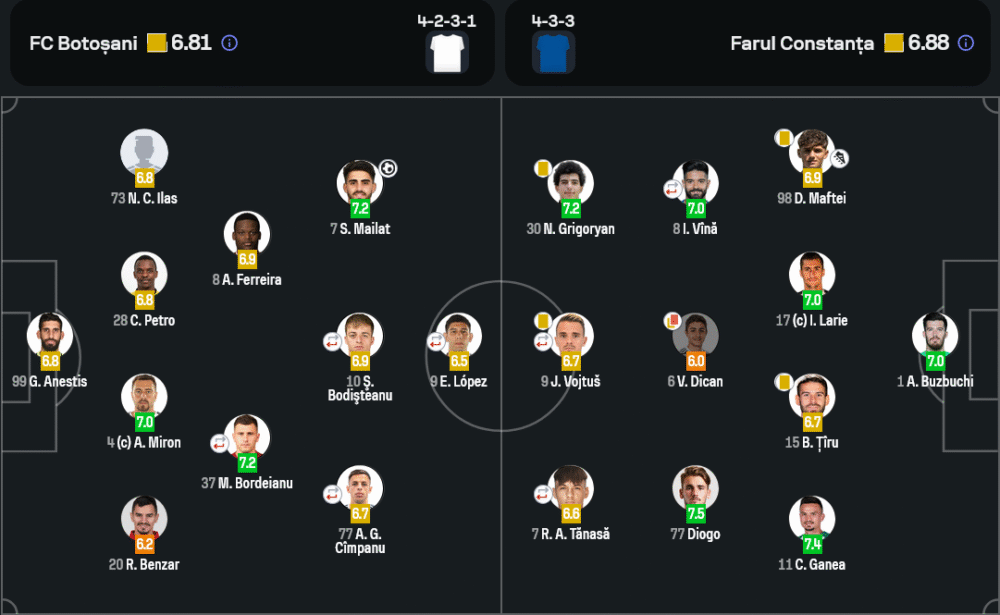Select red-carded V. Dican

695,337
